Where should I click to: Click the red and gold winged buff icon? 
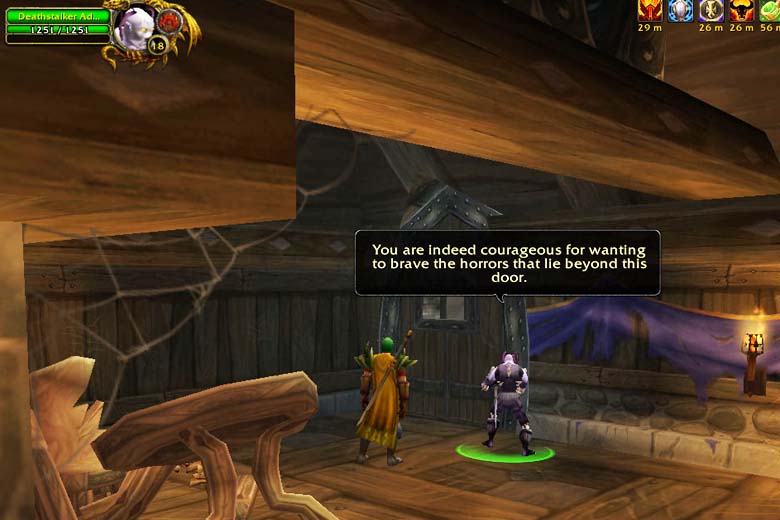pos(650,10)
